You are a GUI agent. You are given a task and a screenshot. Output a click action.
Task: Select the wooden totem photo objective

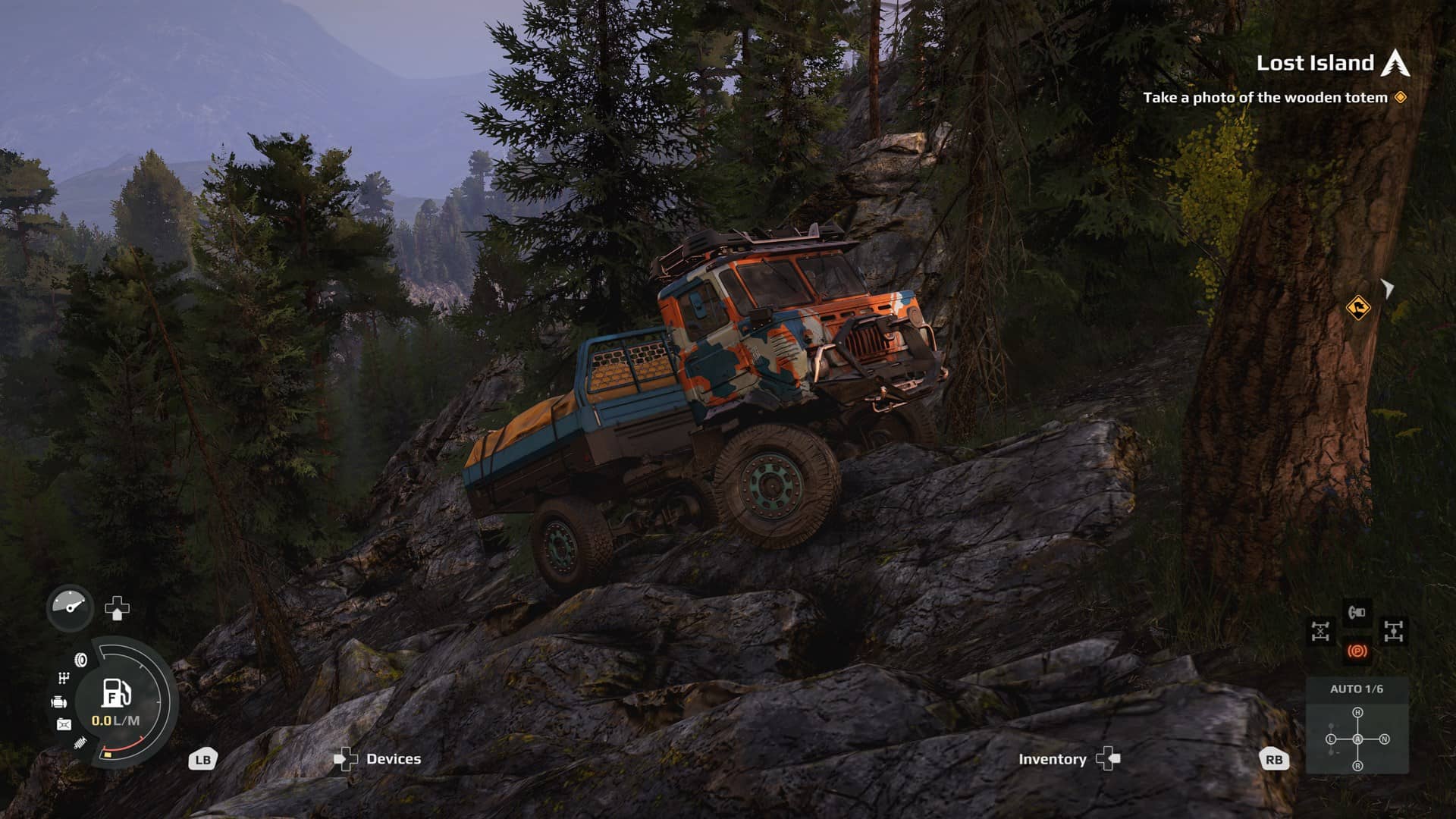tap(1265, 97)
